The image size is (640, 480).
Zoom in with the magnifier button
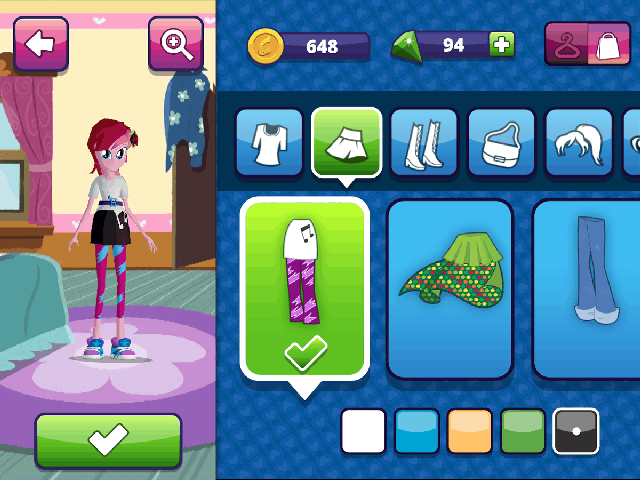(175, 43)
